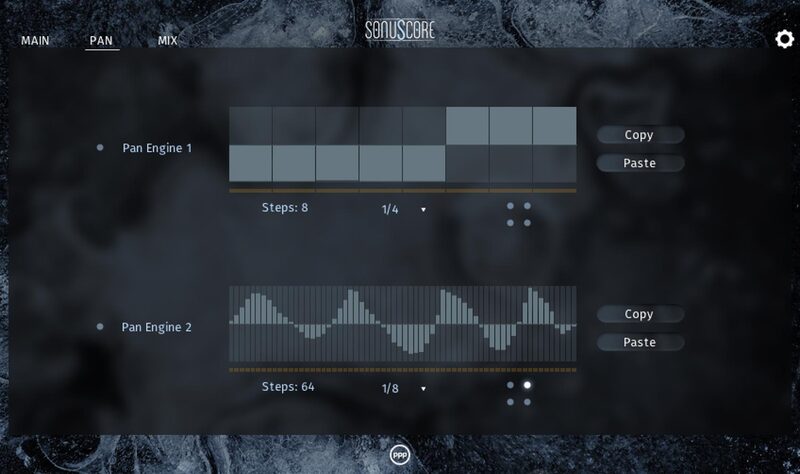Copy the Pan Engine 1 pattern
Screen dimensions: 800x474
639,135
